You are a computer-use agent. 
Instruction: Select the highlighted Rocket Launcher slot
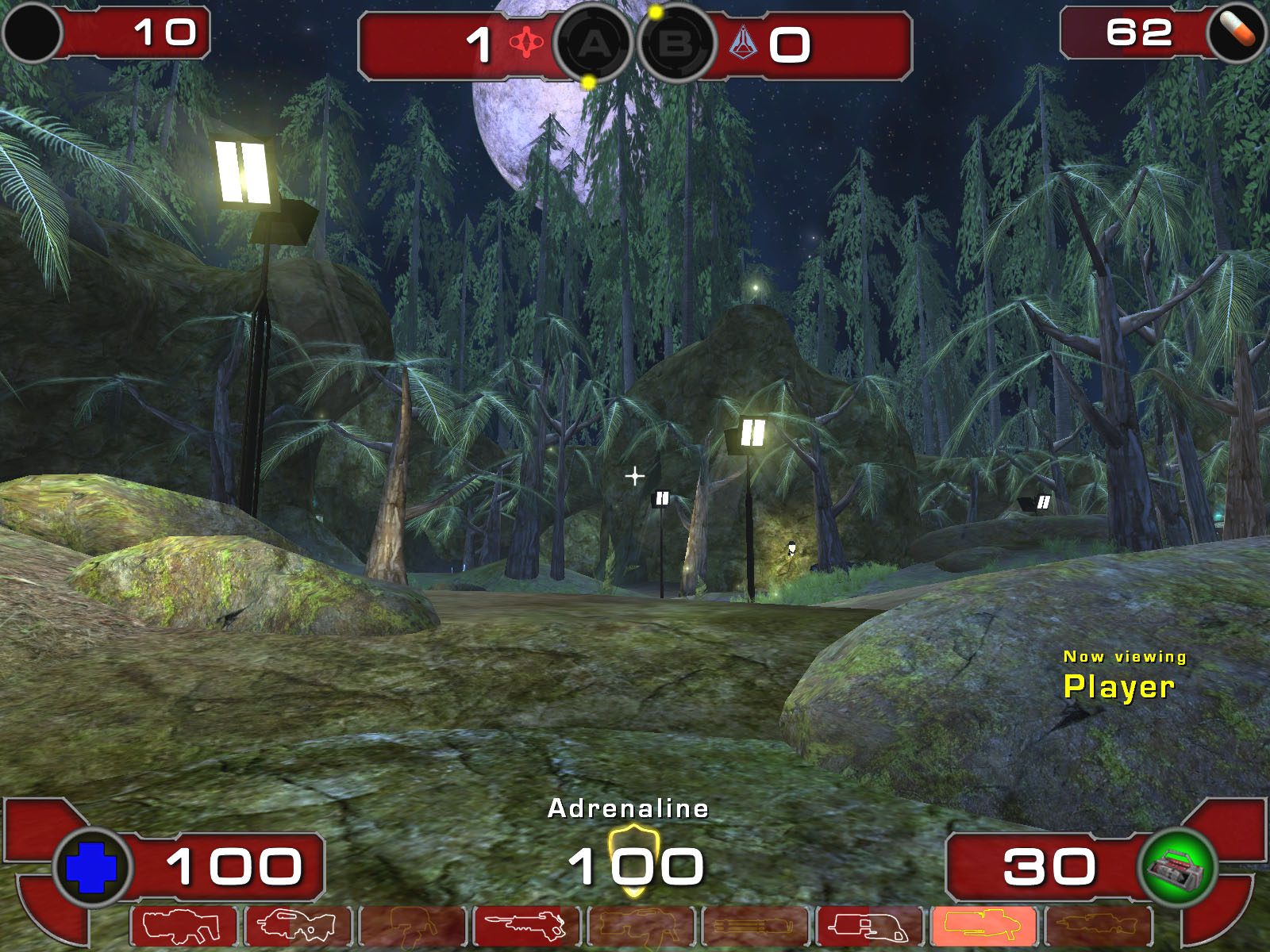click(x=984, y=927)
